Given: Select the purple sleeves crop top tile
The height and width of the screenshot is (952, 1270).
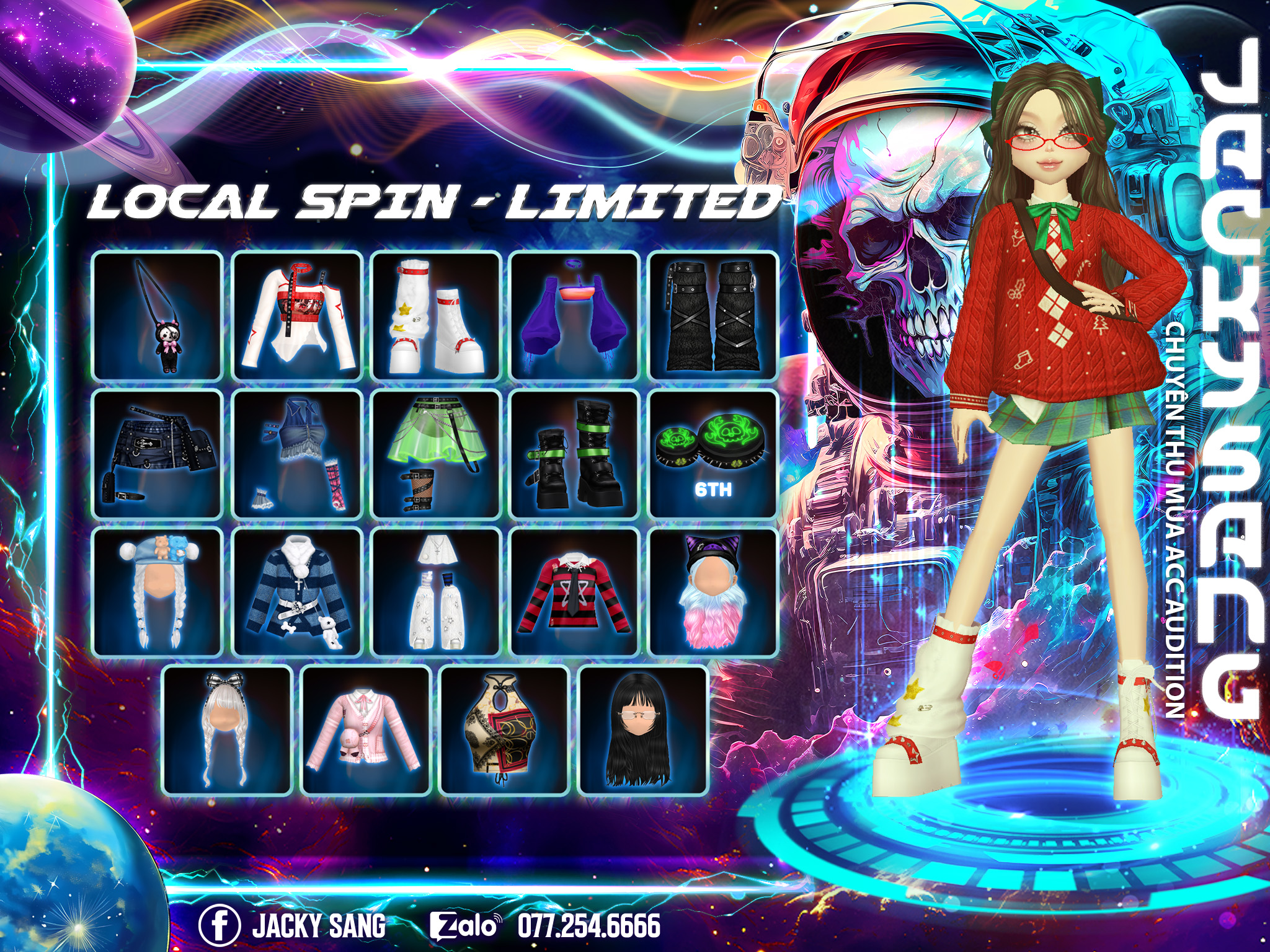Looking at the screenshot, I should (575, 315).
